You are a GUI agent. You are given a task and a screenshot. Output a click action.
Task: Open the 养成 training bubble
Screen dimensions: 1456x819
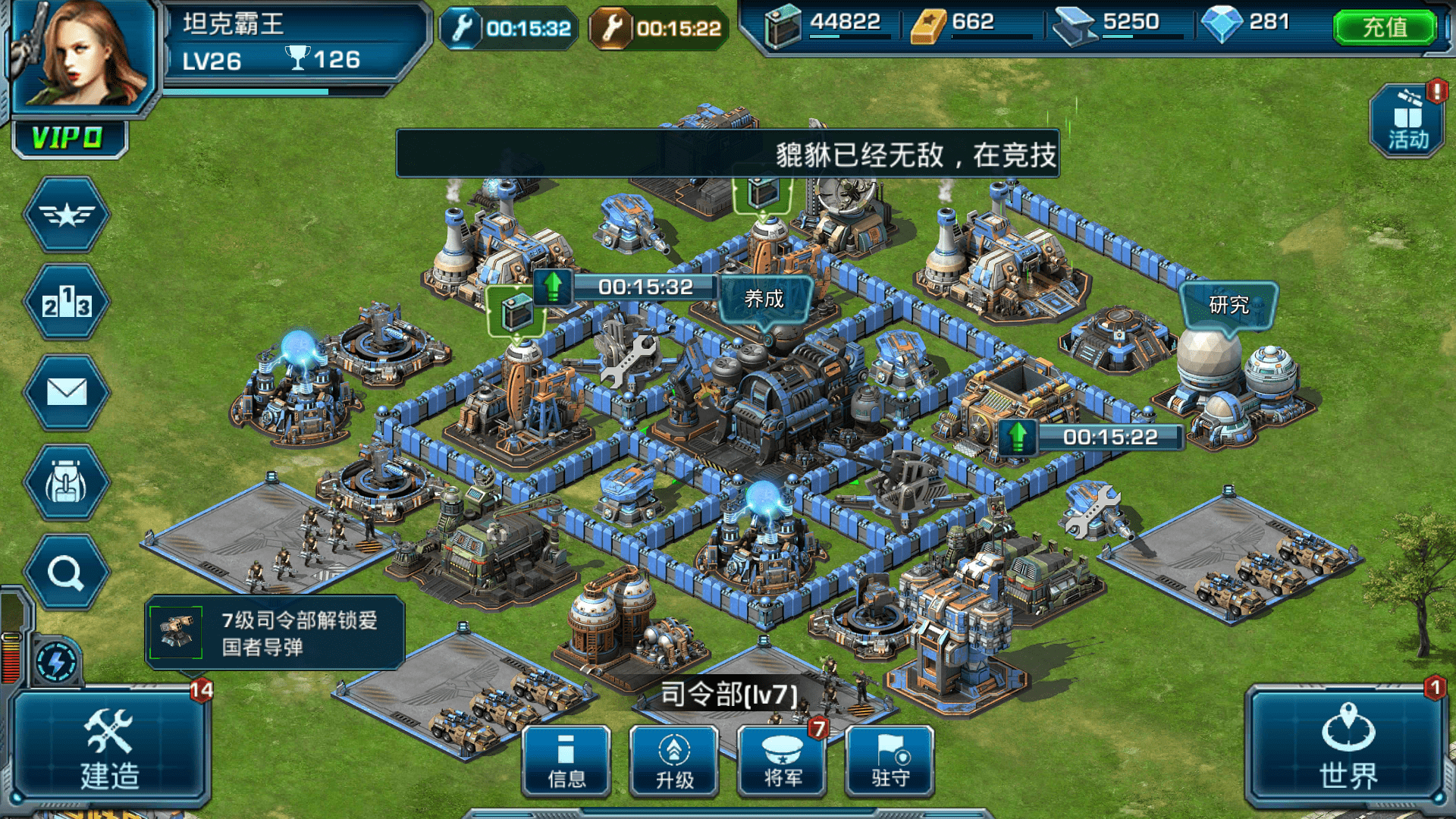[x=764, y=299]
